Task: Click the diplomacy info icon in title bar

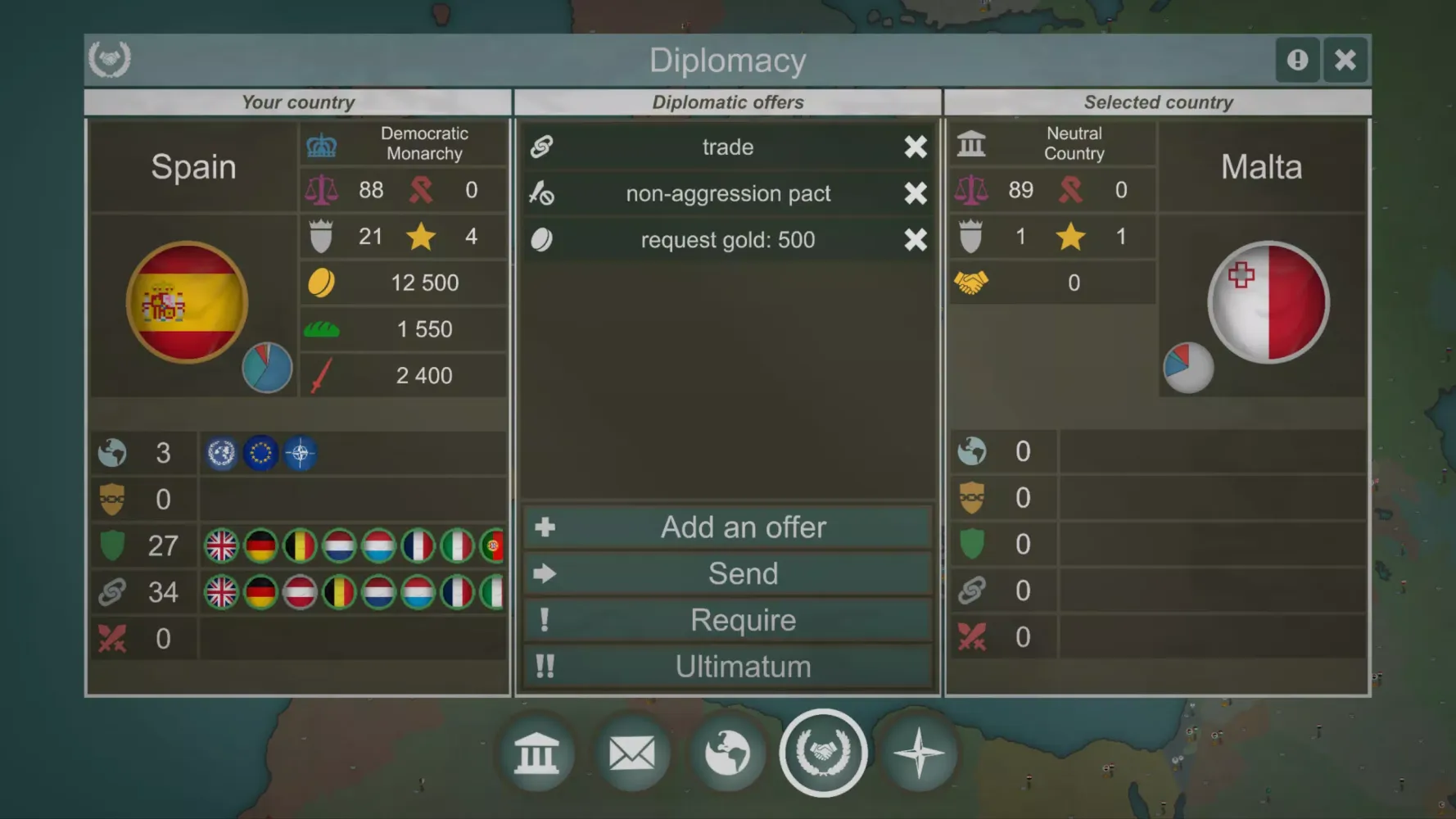Action: (1298, 60)
